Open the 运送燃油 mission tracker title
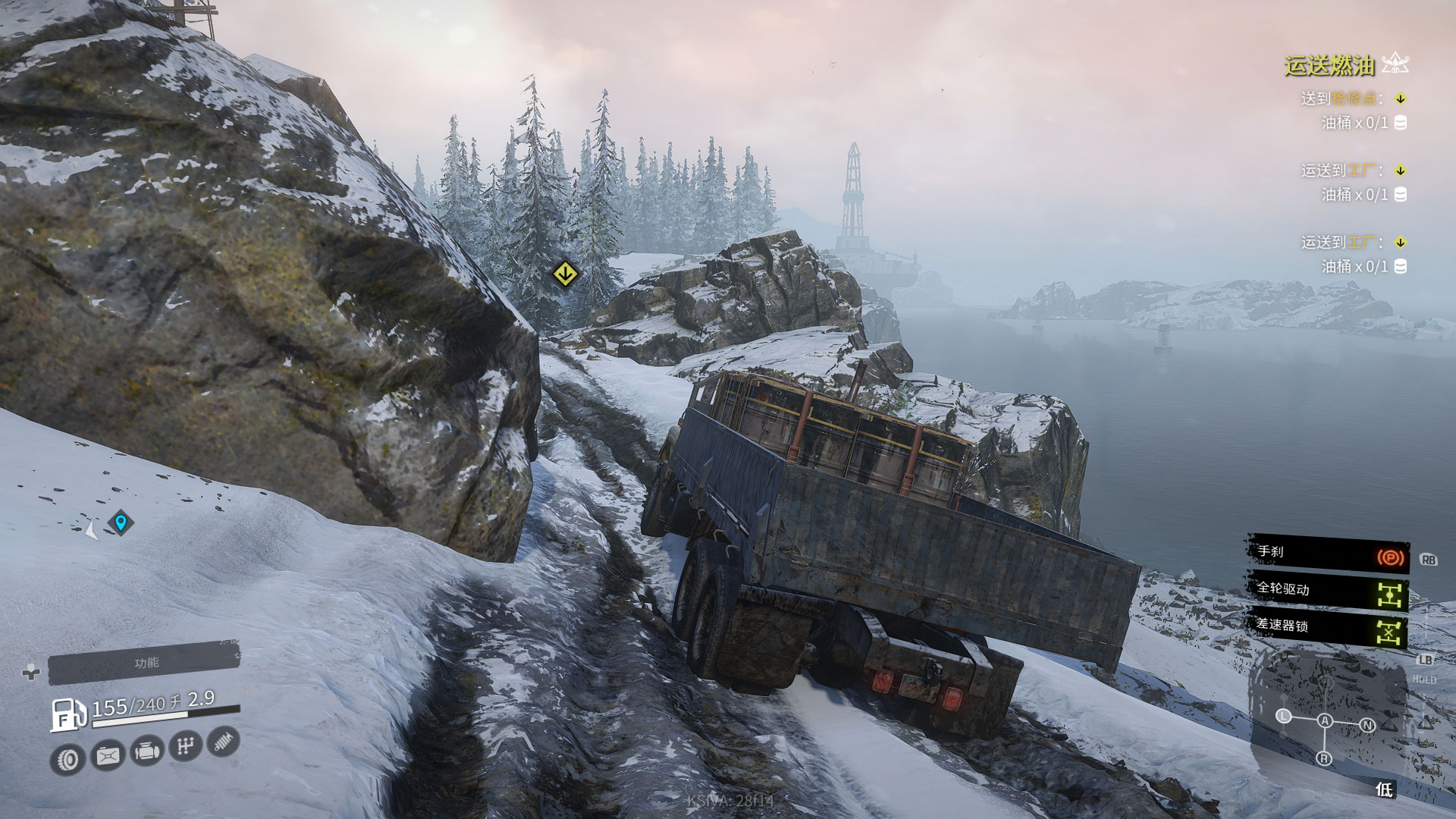This screenshot has width=1456, height=819. coord(1329,66)
